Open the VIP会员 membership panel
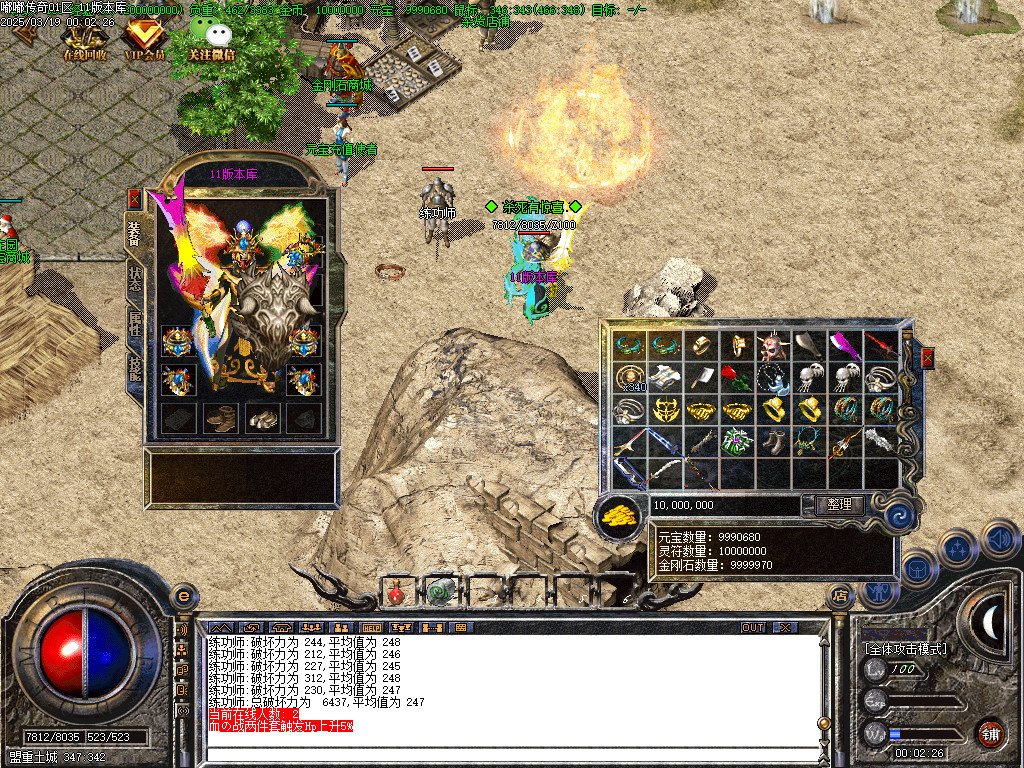1024x768 pixels. 144,42
